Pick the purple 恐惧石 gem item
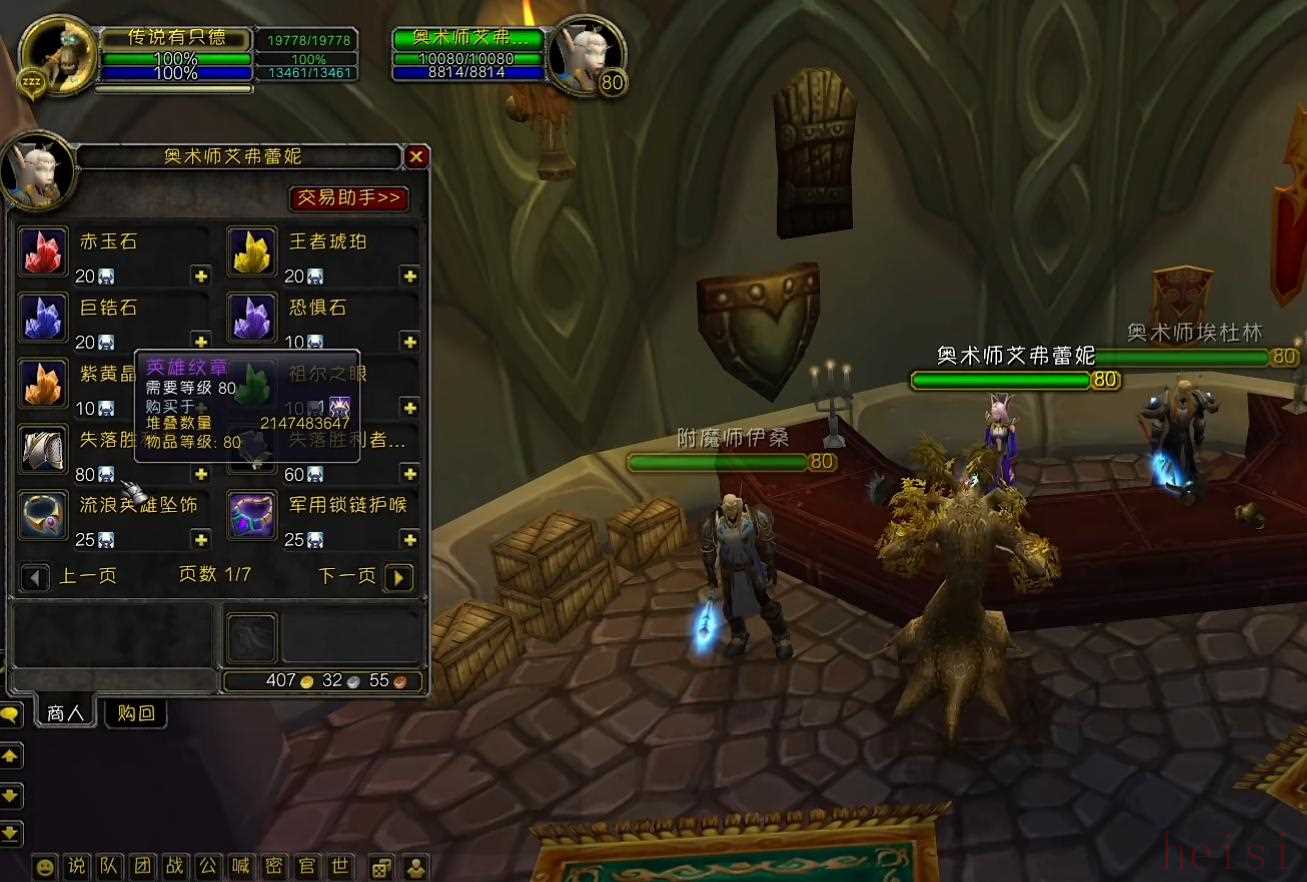The width and height of the screenshot is (1307, 882). (252, 318)
